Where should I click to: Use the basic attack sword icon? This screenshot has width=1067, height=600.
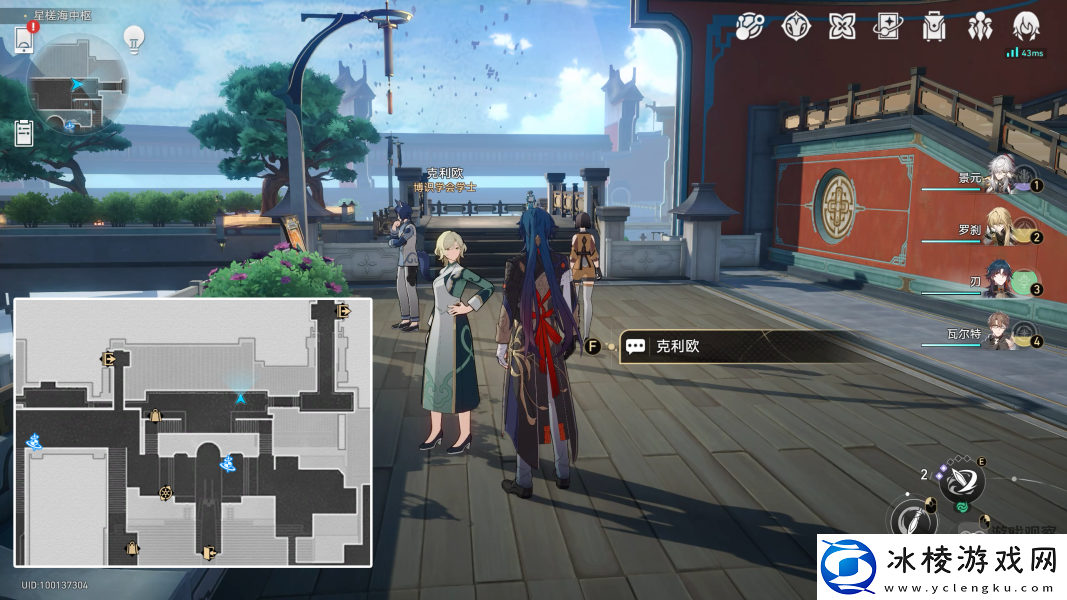(912, 520)
